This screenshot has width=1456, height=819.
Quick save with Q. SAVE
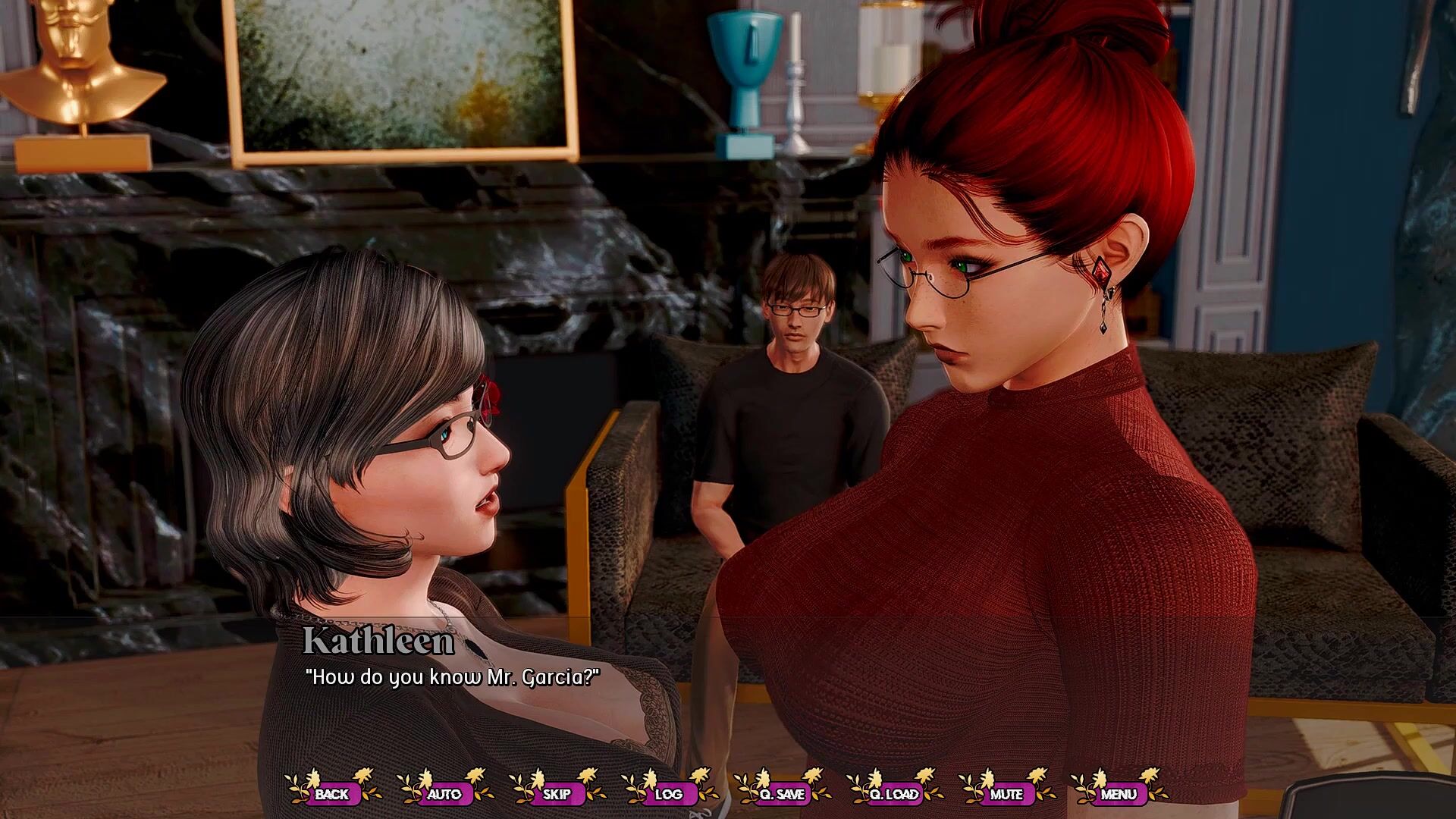(781, 794)
